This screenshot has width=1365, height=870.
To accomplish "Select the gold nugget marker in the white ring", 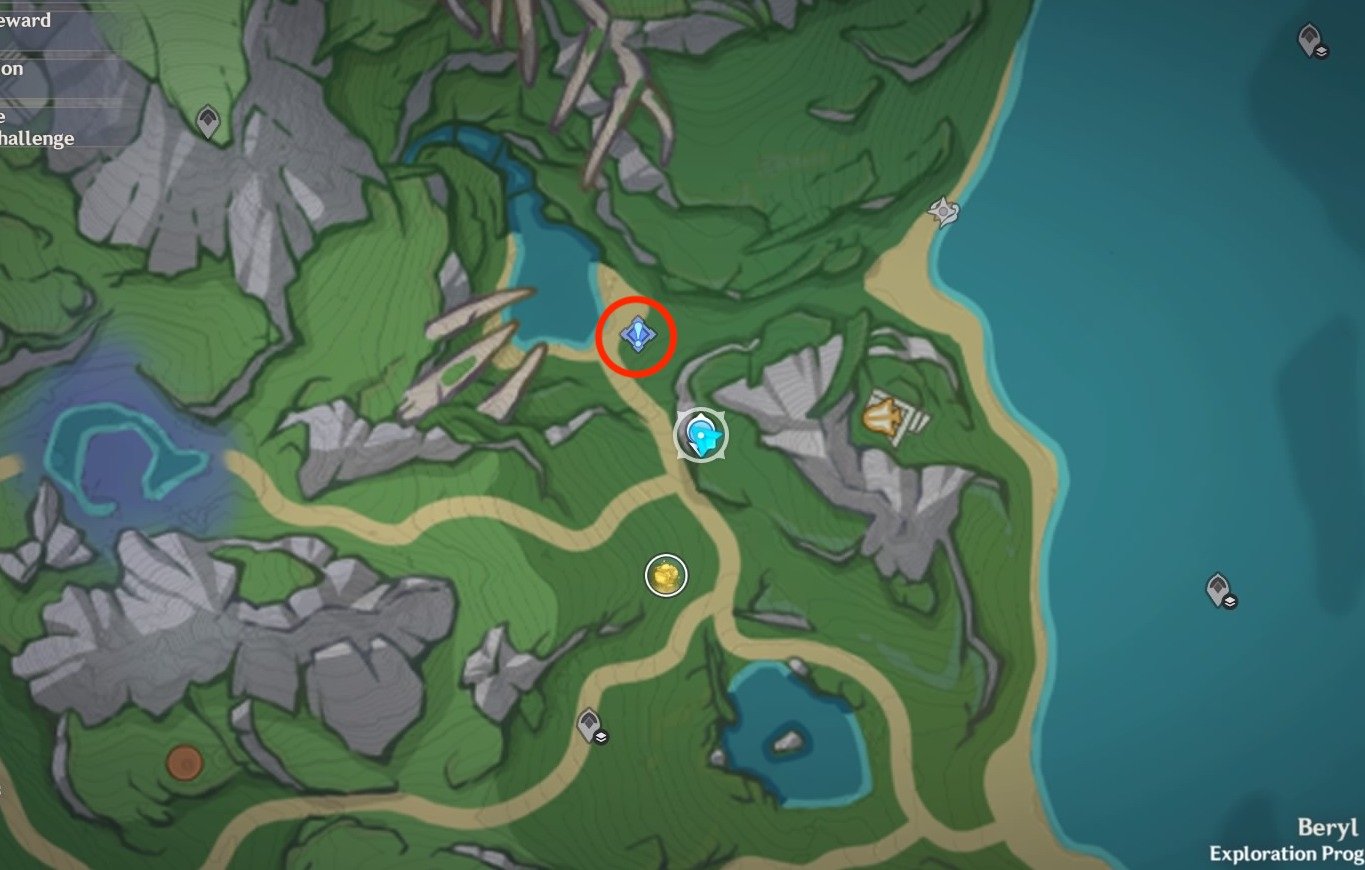I will 666,575.
